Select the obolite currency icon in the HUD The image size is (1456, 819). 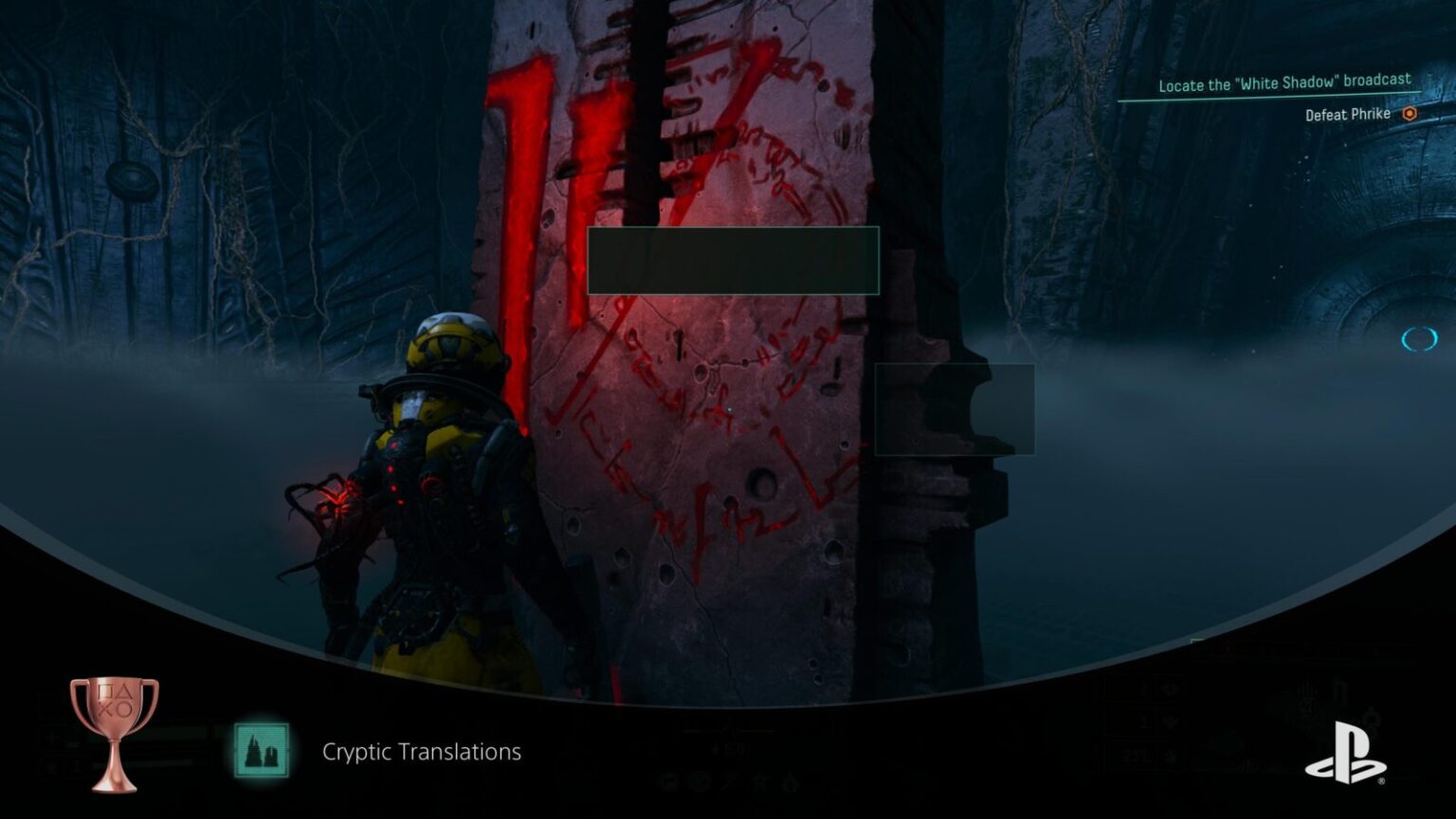click(x=1170, y=755)
